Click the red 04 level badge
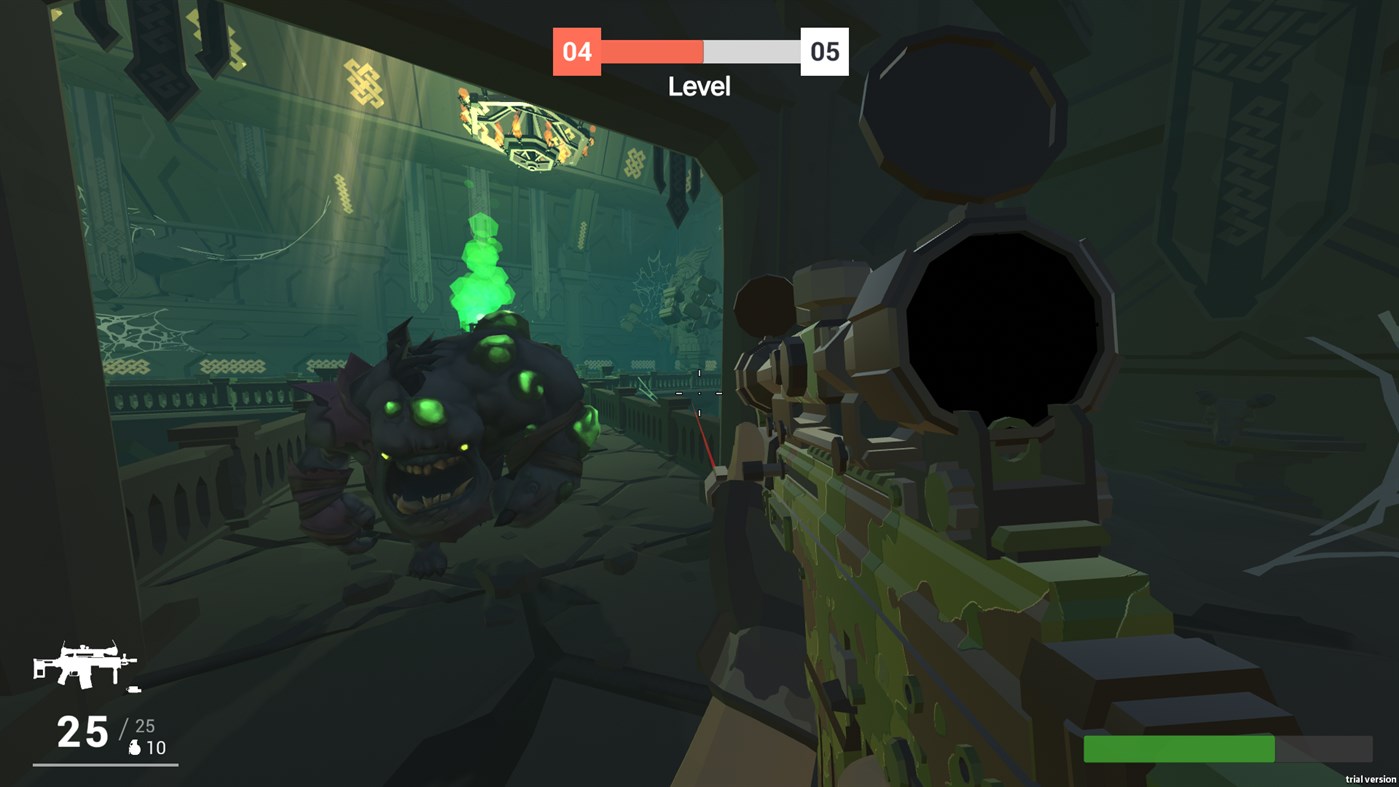Viewport: 1399px width, 787px height. coord(577,51)
